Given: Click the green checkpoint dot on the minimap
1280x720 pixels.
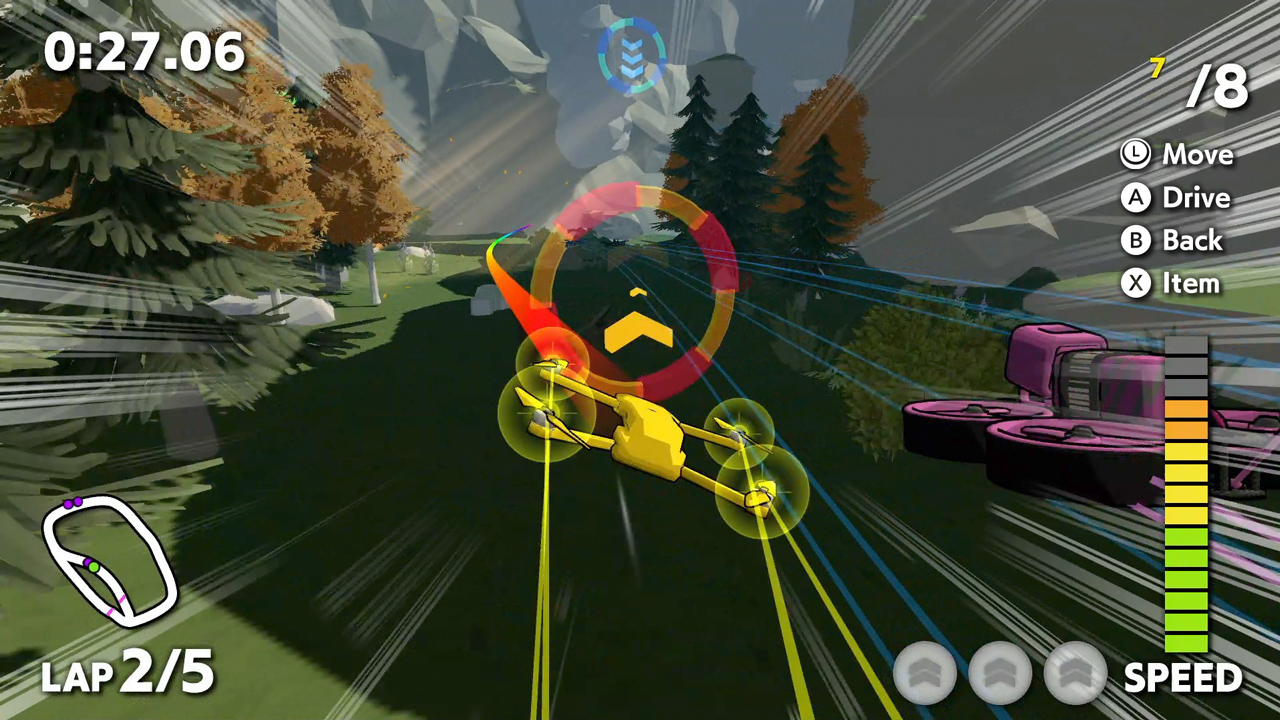Looking at the screenshot, I should (x=93, y=569).
